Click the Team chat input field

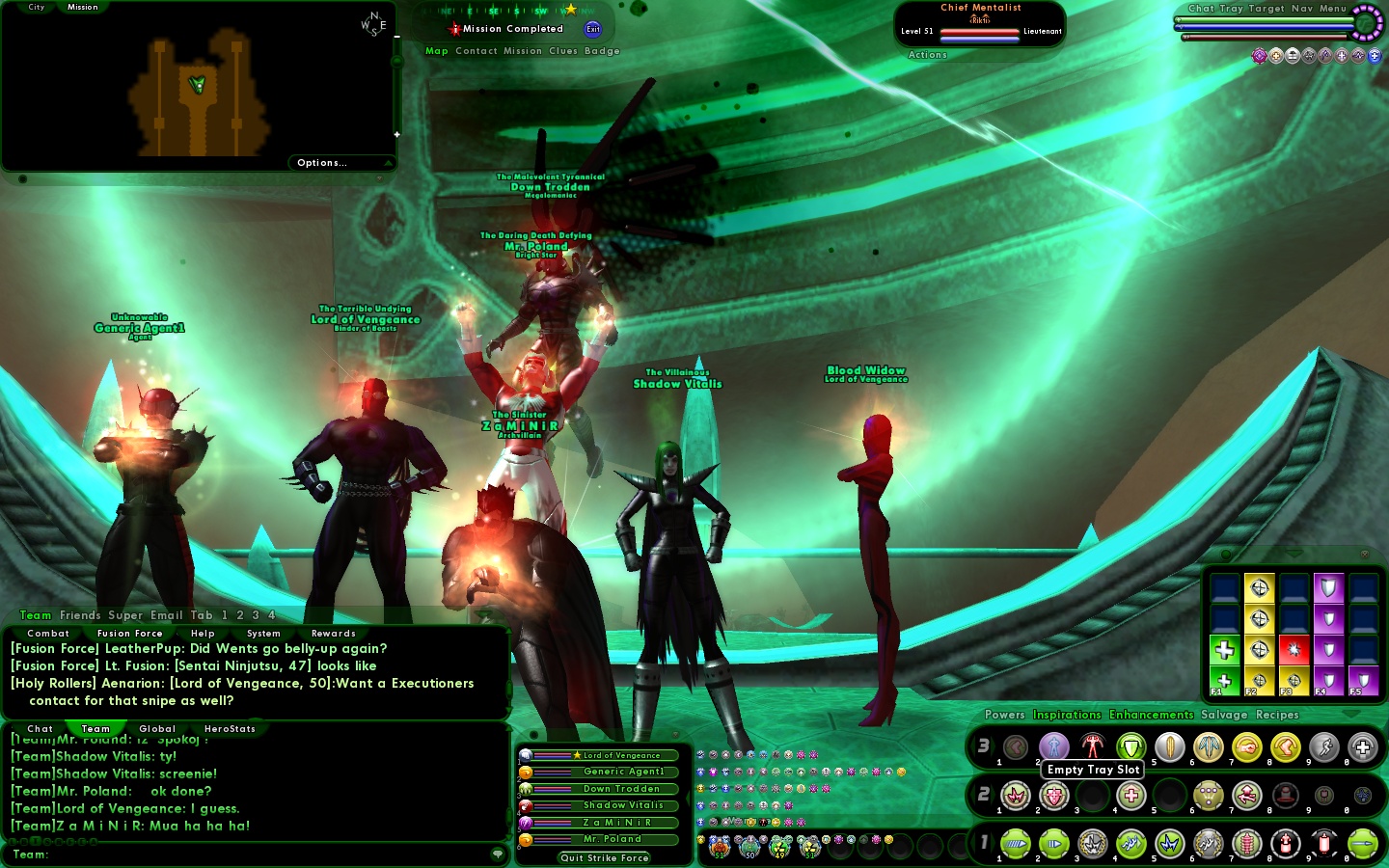(260, 854)
